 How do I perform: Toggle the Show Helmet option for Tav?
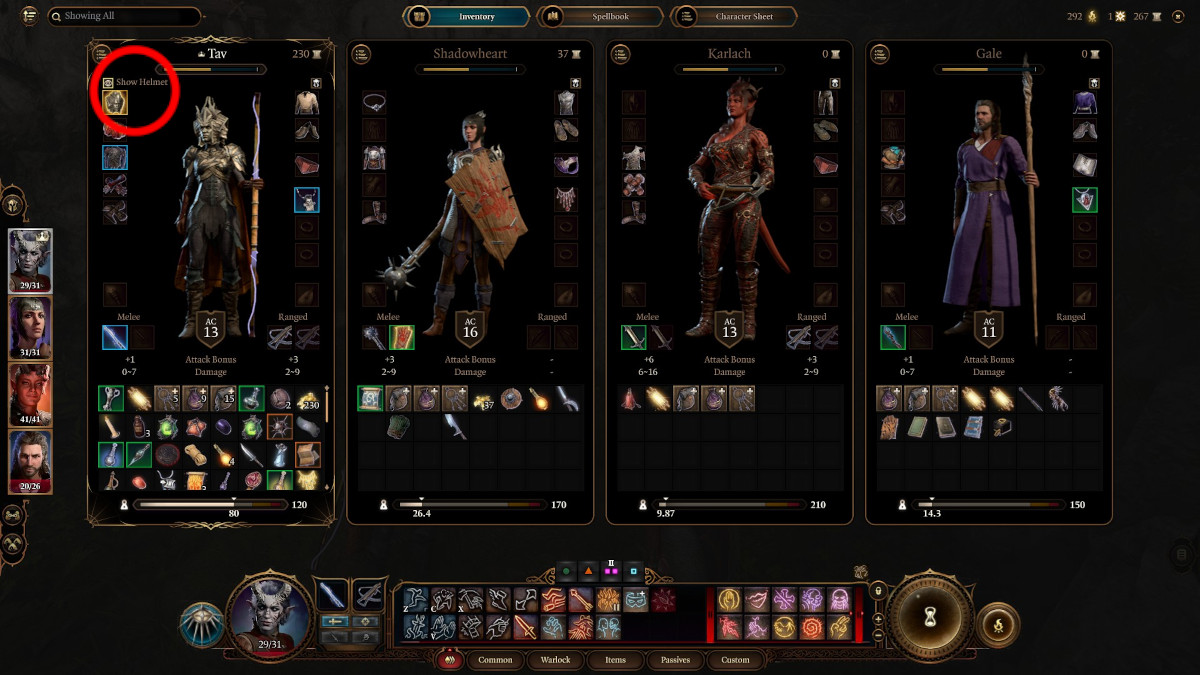[x=108, y=82]
